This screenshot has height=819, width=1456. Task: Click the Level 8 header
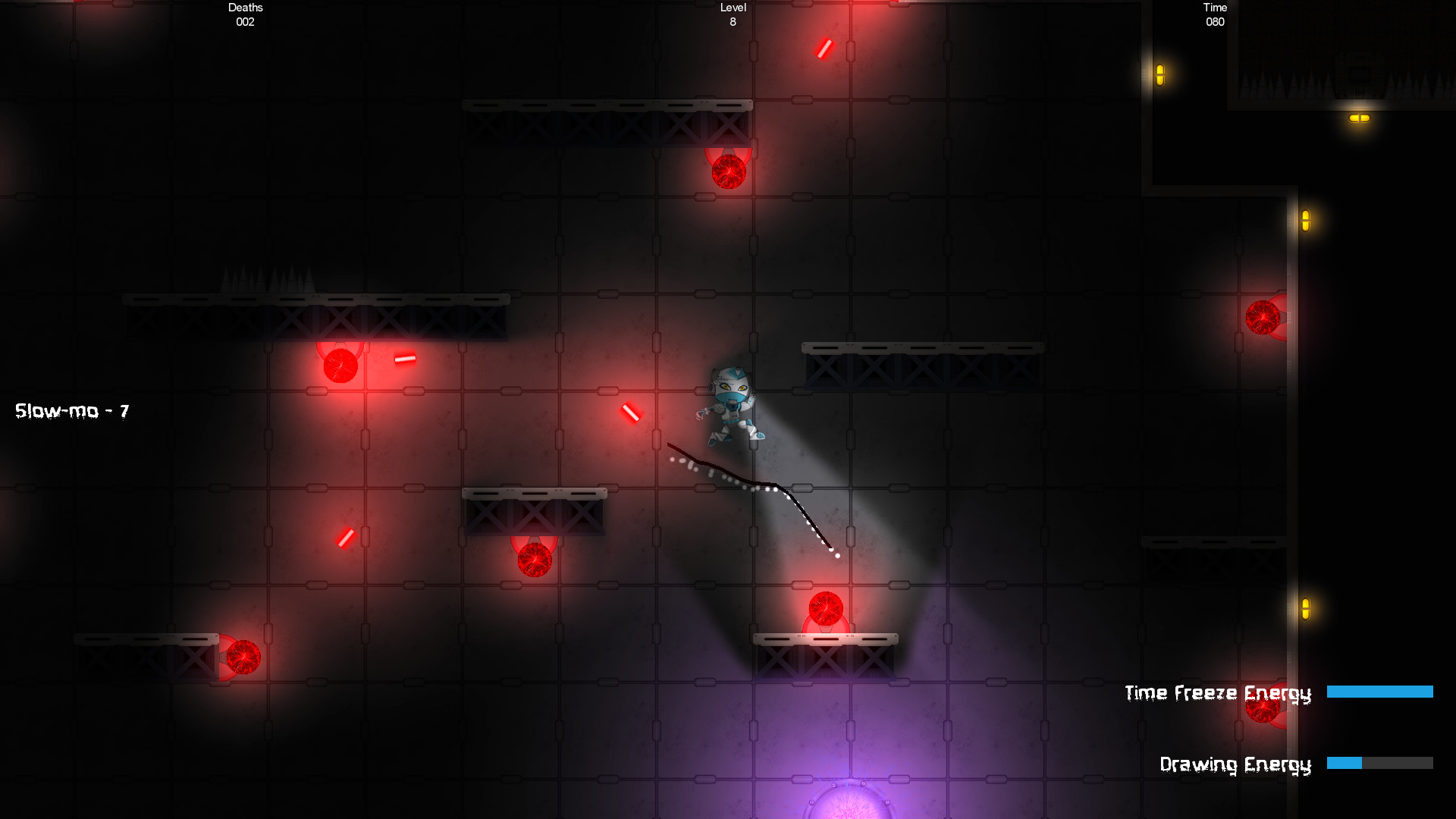(732, 15)
